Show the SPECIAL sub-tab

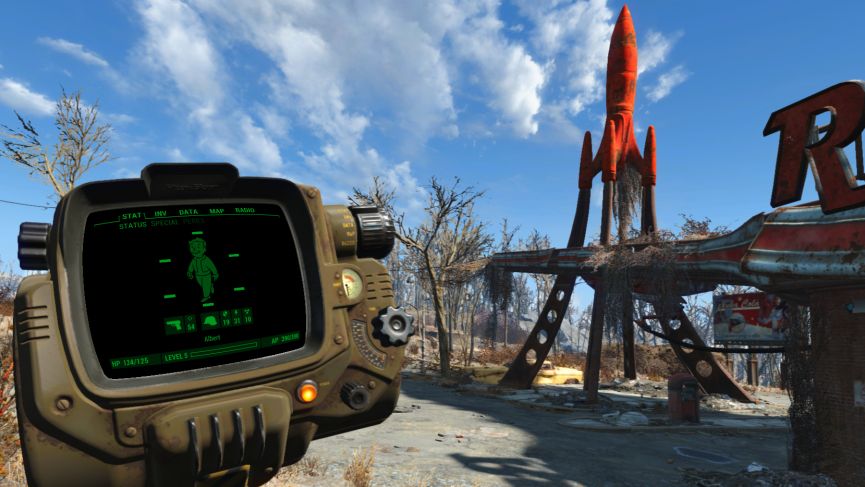(x=164, y=223)
